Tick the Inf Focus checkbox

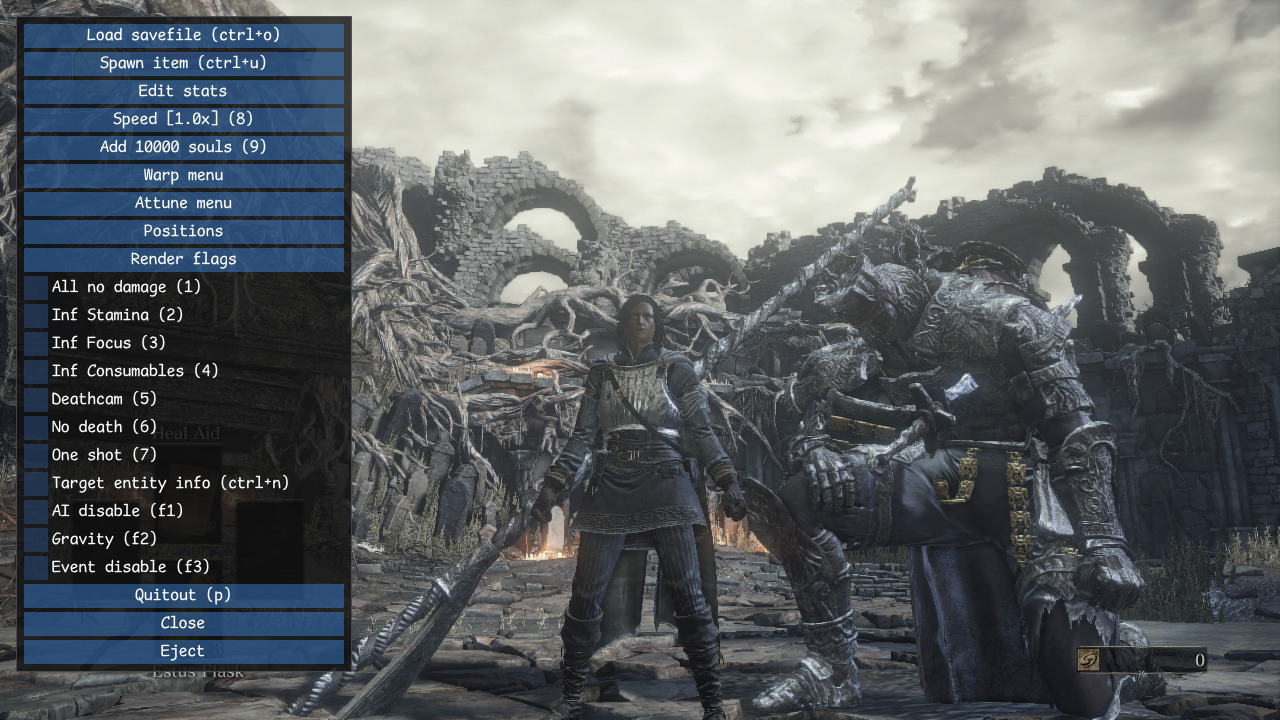(36, 343)
